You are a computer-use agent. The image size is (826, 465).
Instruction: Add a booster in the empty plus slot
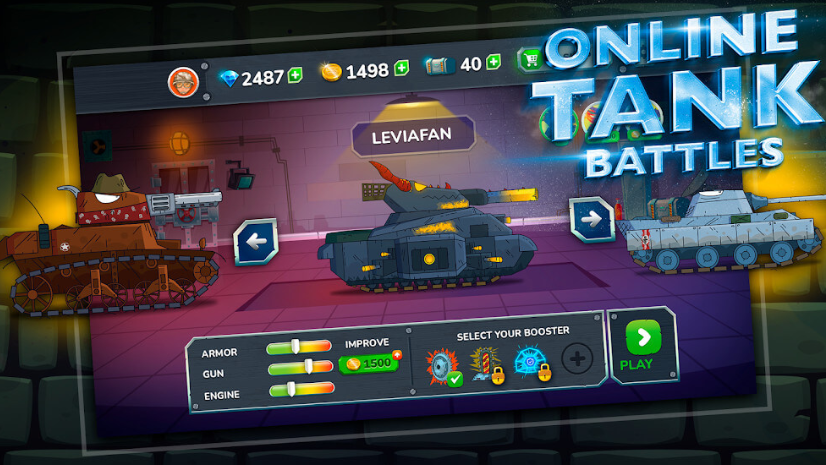point(577,358)
